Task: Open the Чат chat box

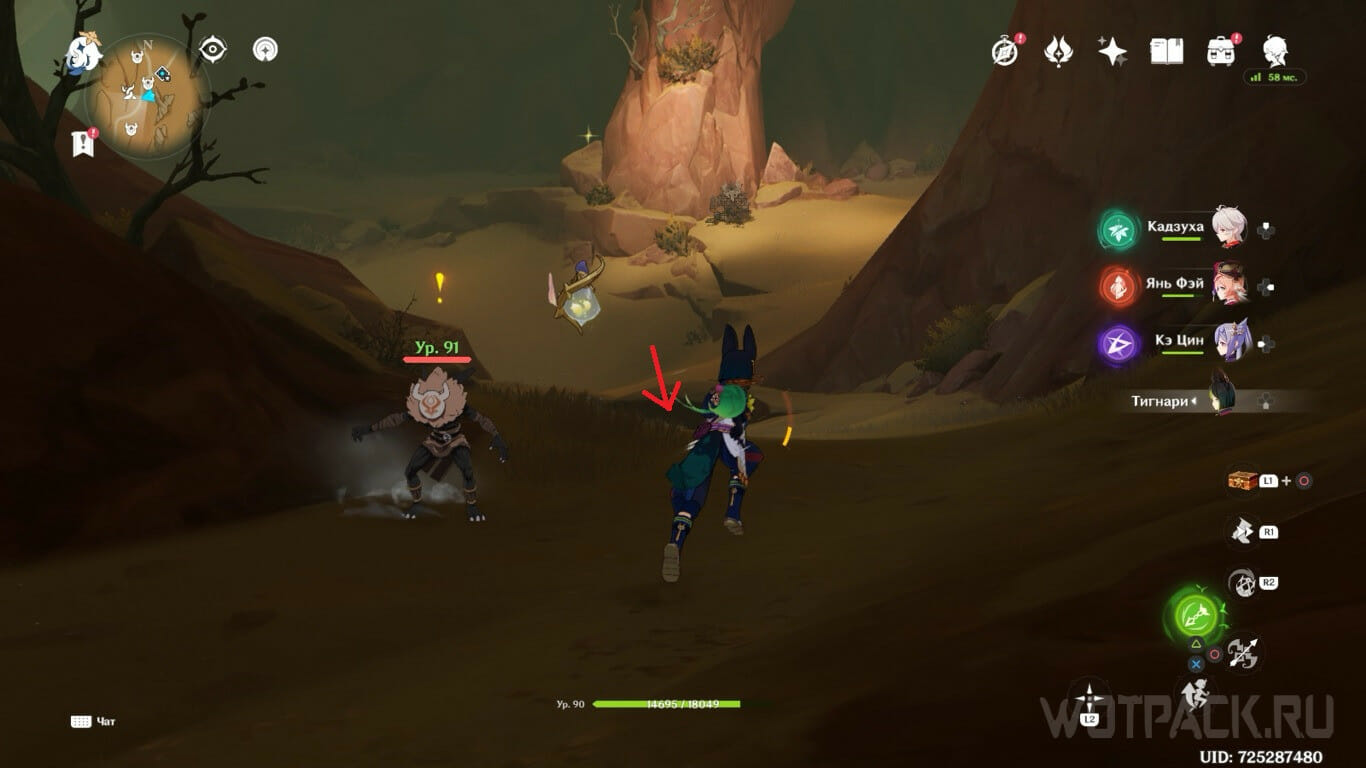Action: (95, 721)
